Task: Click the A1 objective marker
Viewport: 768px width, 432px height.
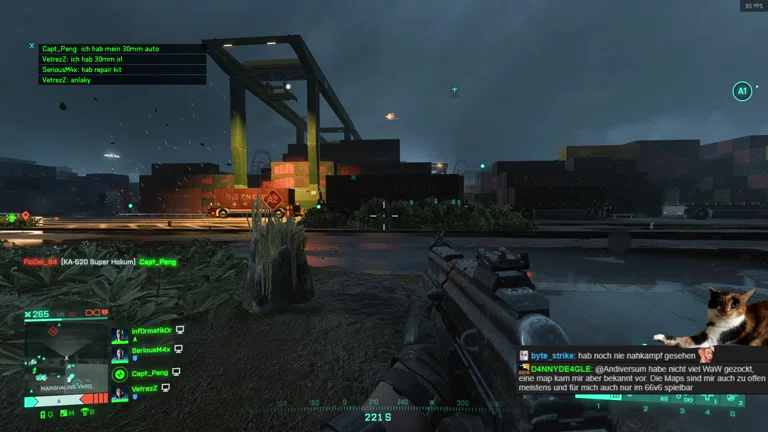Action: coord(741,92)
